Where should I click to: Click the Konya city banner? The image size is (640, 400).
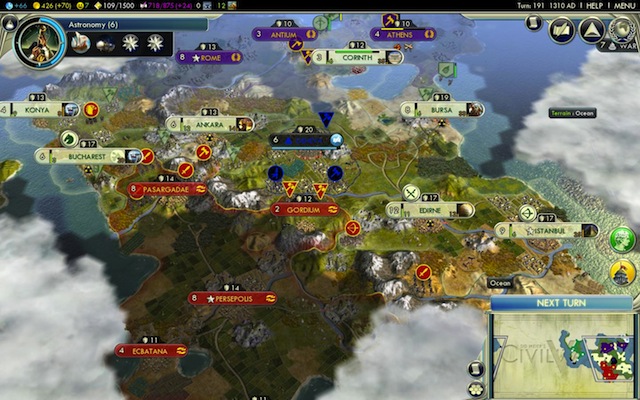click(40, 110)
